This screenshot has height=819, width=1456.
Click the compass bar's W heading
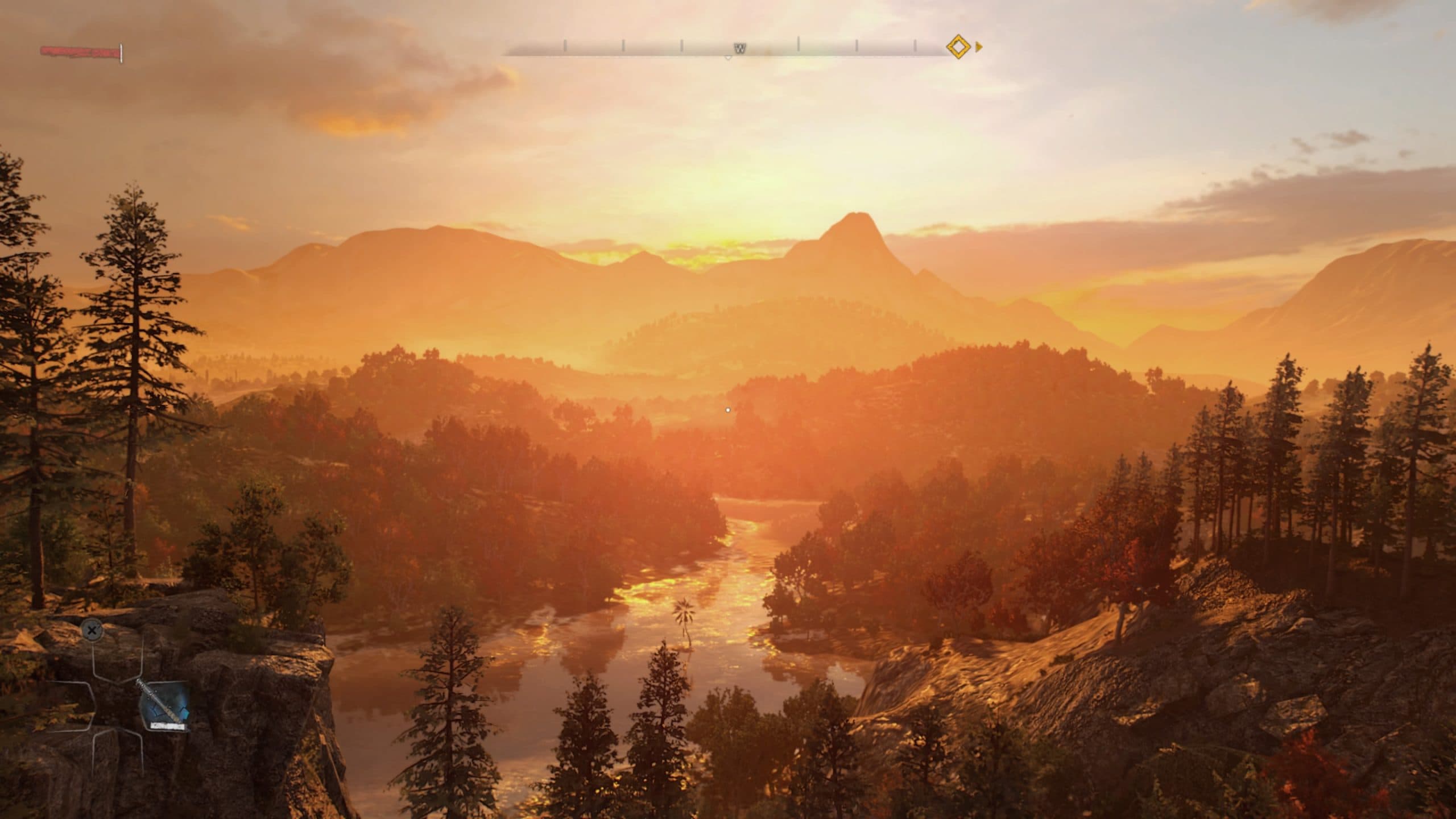coord(739,49)
